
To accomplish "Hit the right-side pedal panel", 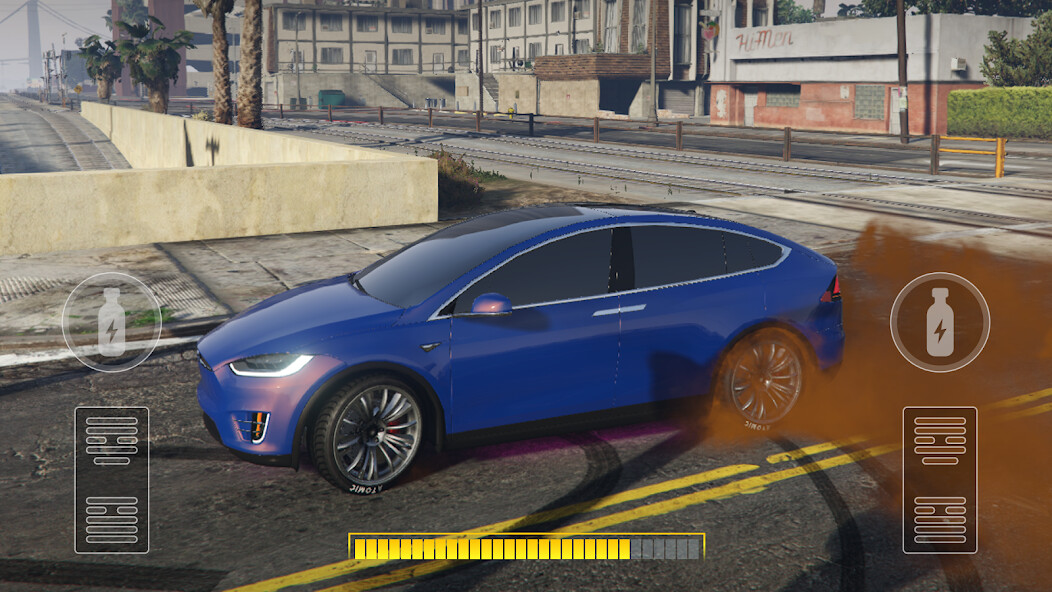I will pos(939,479).
